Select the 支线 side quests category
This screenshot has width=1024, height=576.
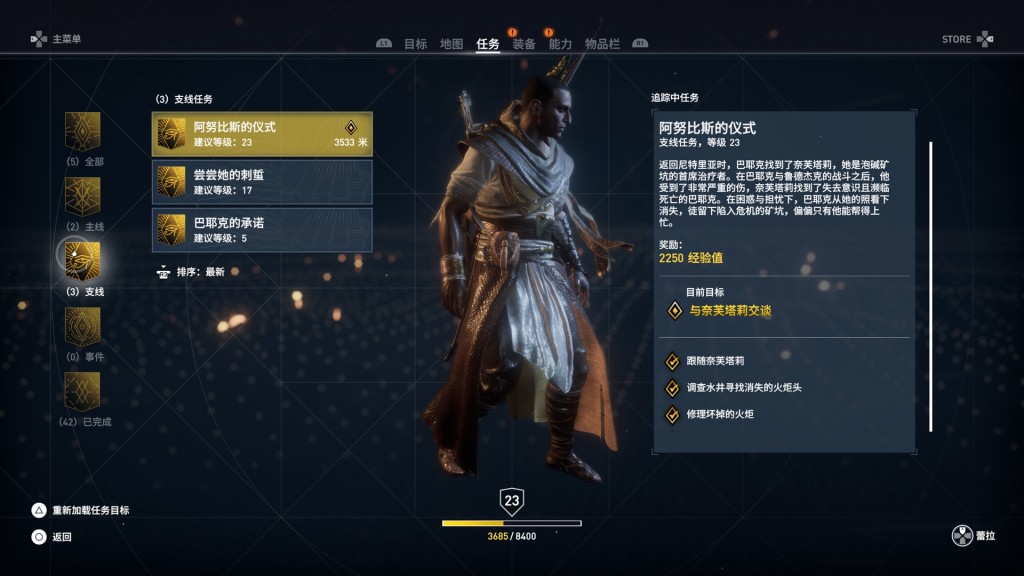[x=83, y=261]
